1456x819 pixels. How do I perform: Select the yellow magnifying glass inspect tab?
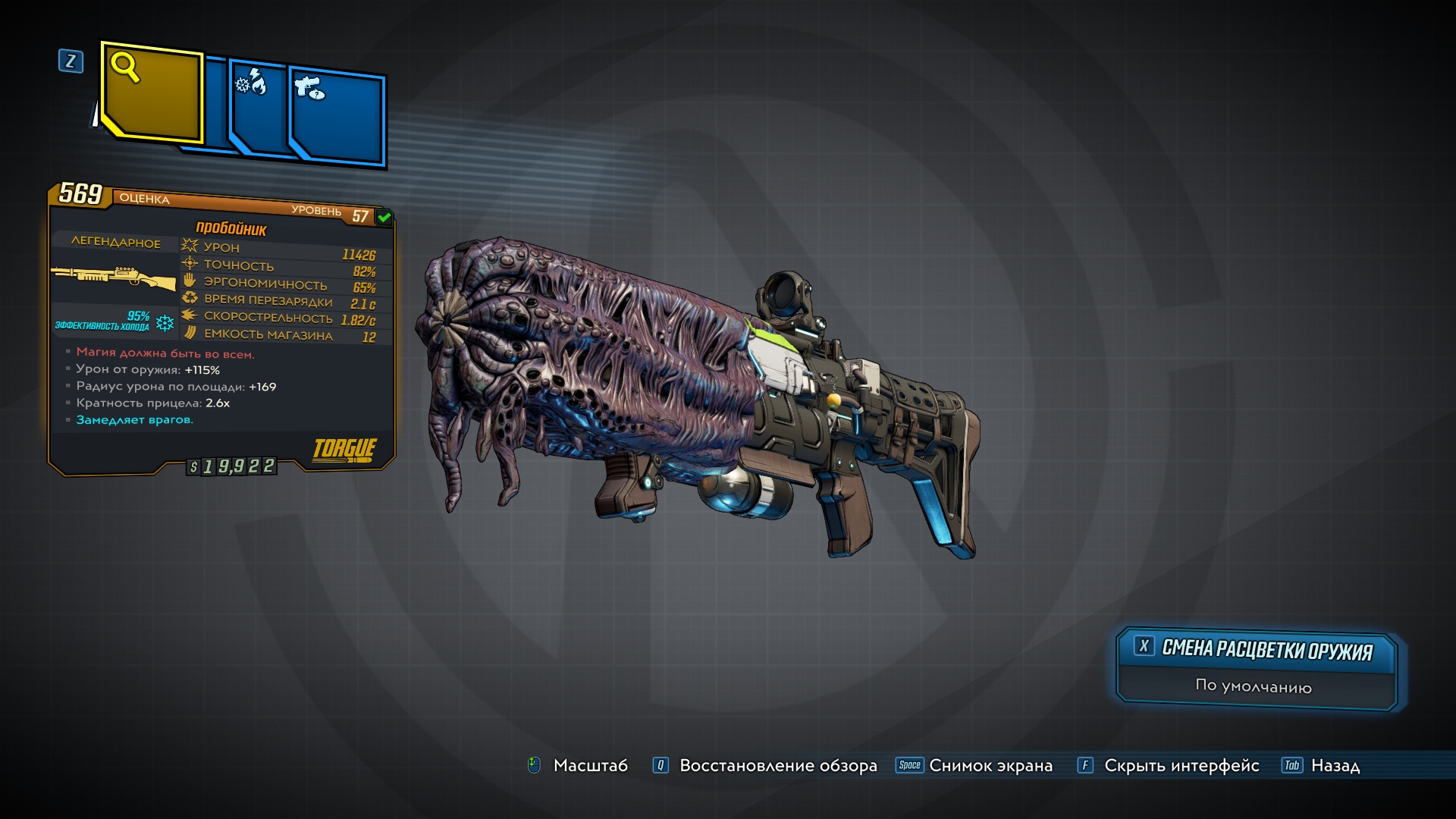[x=152, y=93]
